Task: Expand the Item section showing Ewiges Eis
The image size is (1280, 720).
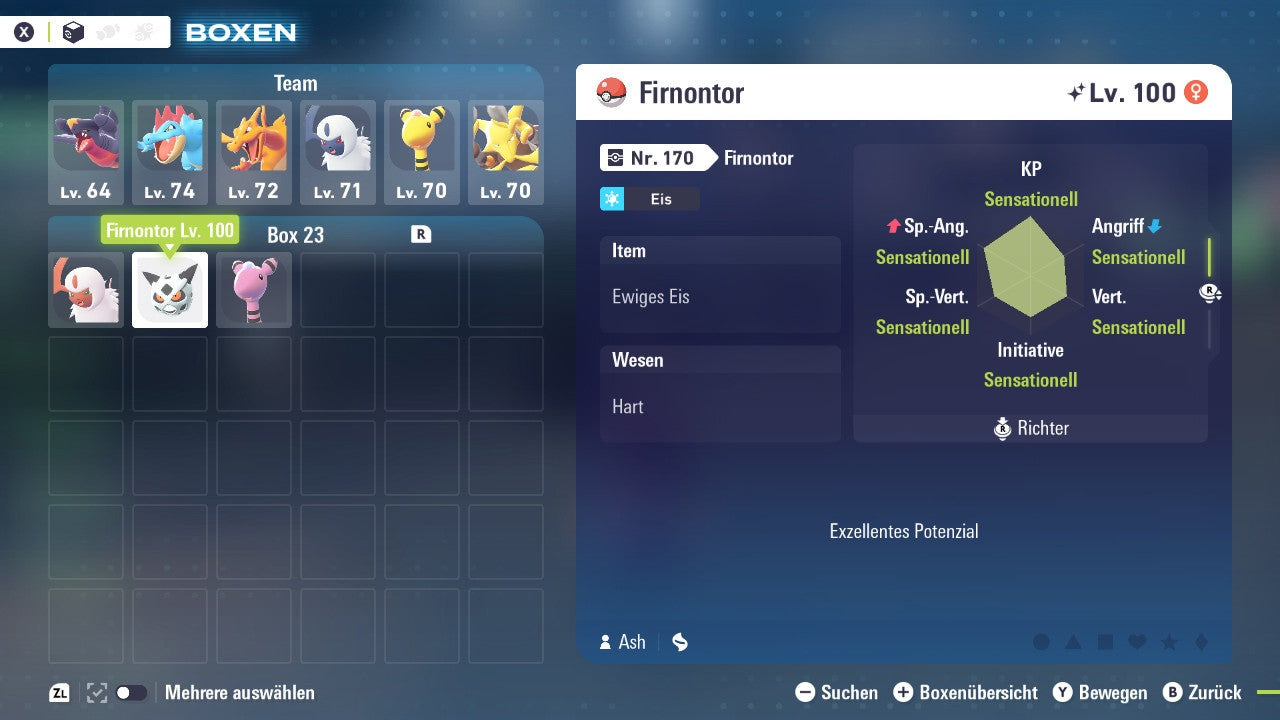Action: point(720,284)
